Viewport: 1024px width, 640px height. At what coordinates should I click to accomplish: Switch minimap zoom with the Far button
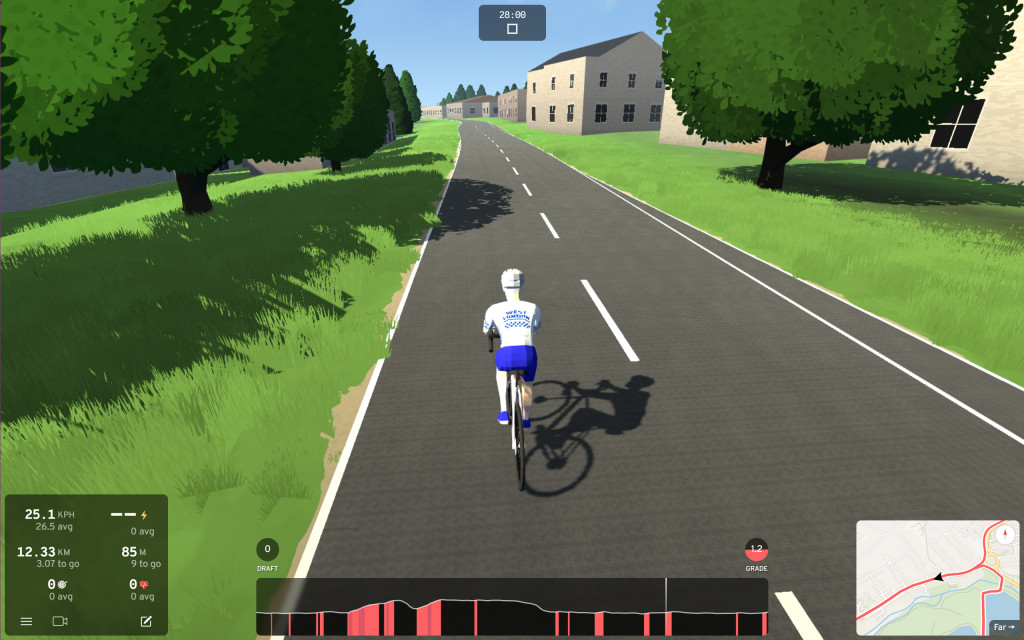(1001, 627)
